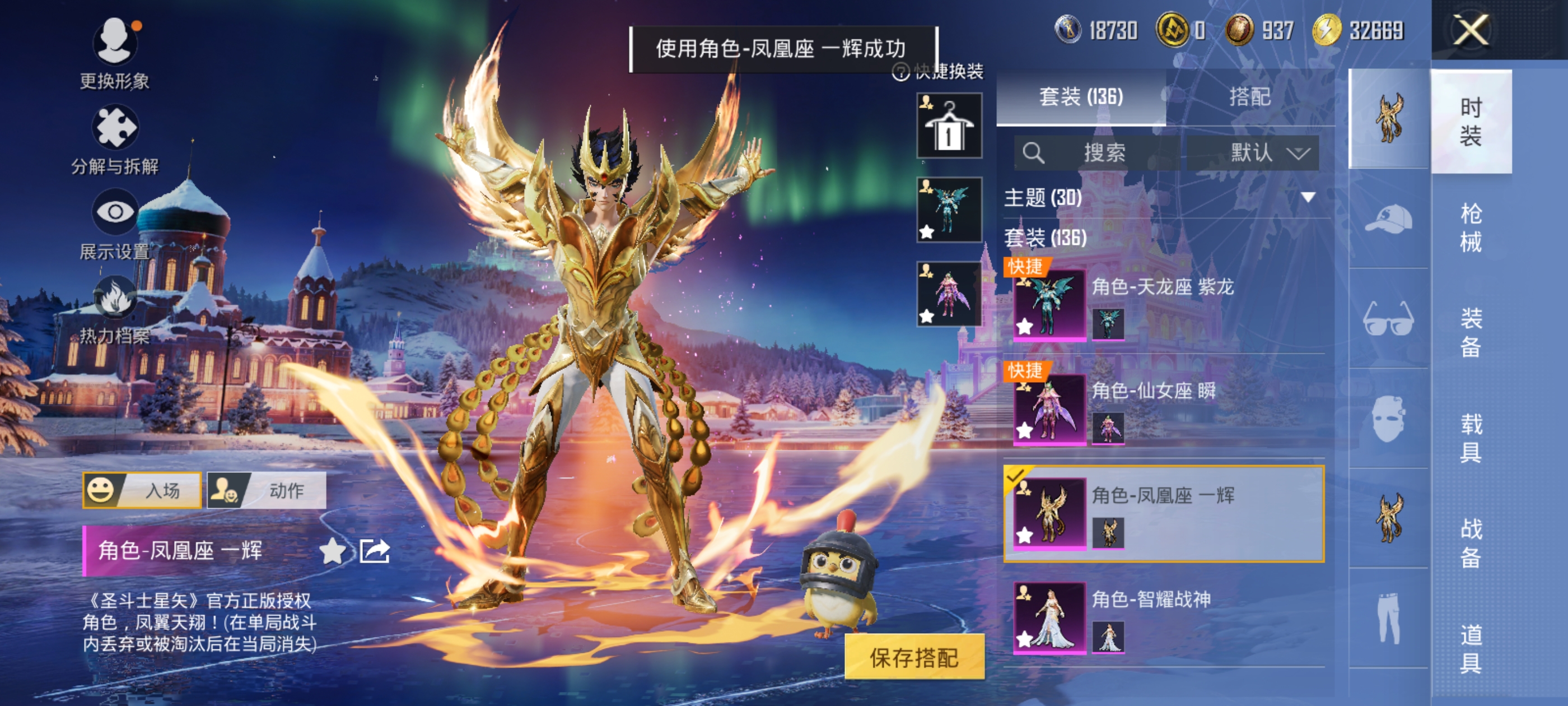Share the outfit via the share icon
The image size is (1568, 706).
coord(374,551)
